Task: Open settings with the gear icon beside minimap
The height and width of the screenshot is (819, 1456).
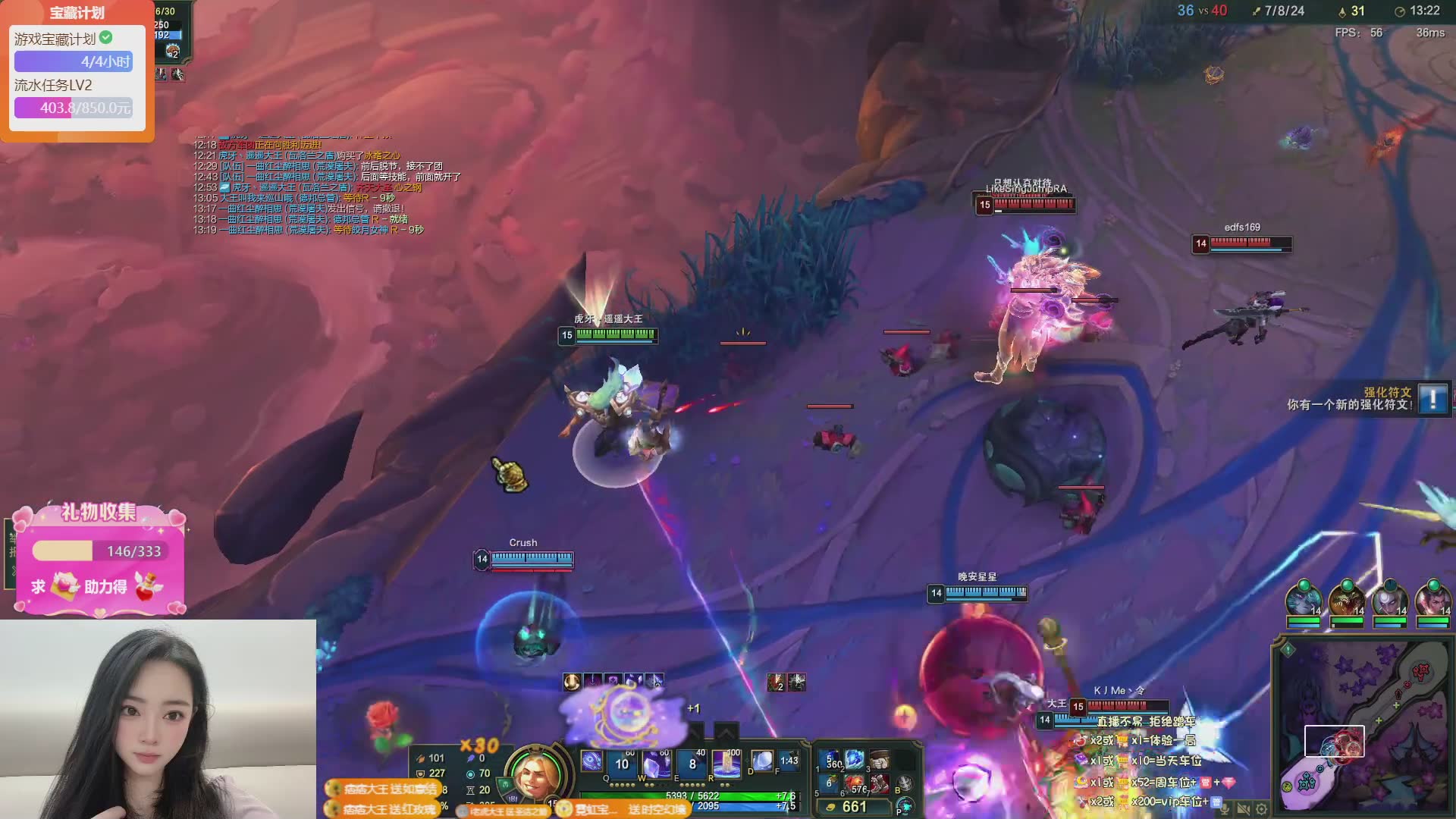Action: (x=1261, y=809)
